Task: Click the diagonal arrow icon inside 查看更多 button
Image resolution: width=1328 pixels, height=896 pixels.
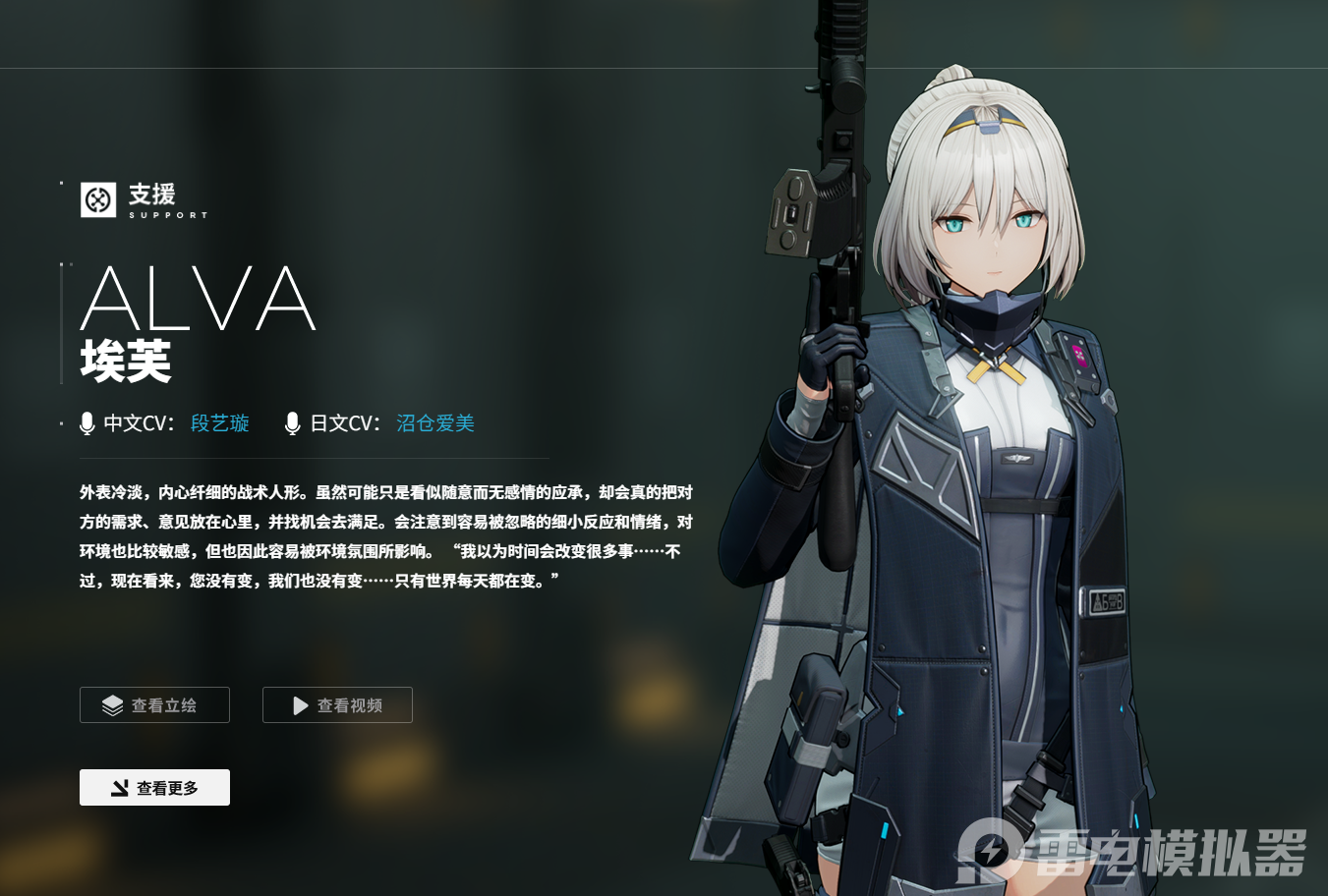Action: click(120, 787)
